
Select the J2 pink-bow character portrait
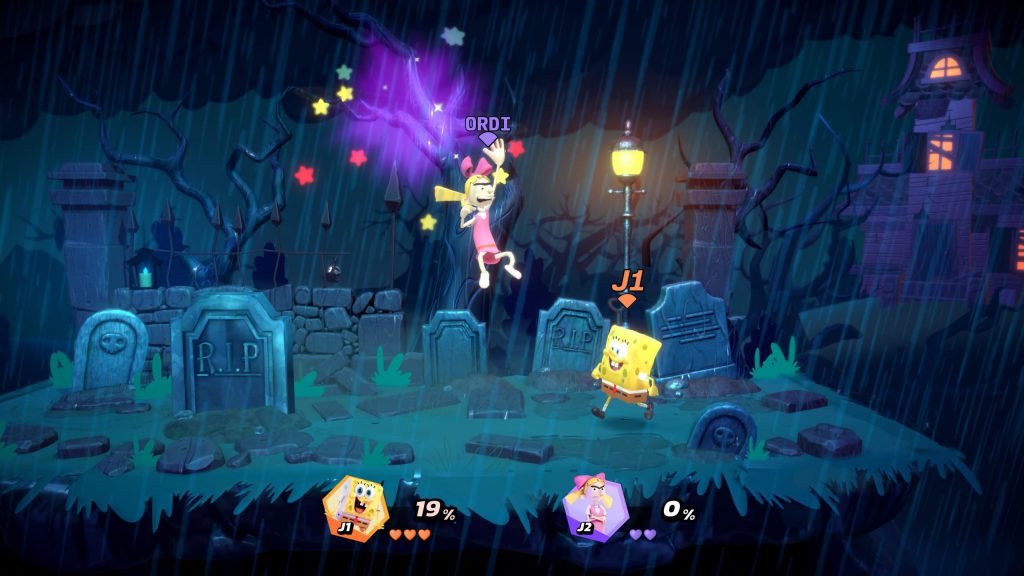point(593,509)
